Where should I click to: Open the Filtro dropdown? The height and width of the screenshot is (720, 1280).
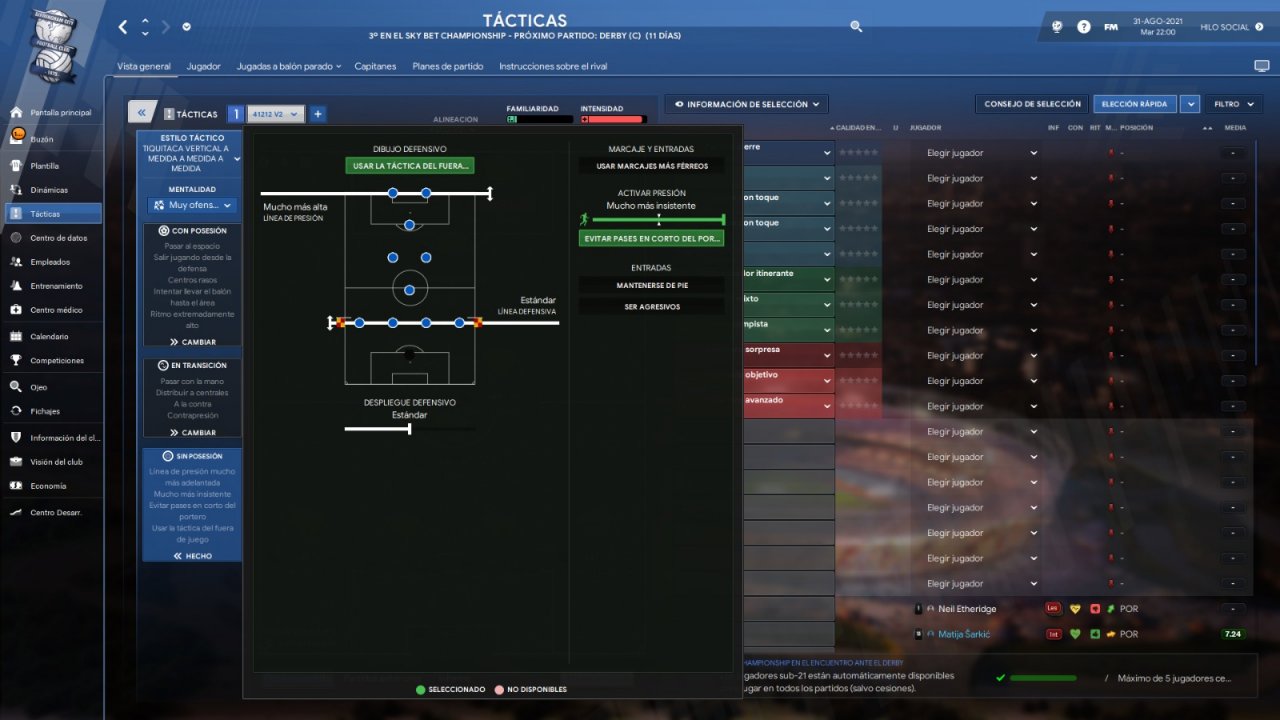1232,104
